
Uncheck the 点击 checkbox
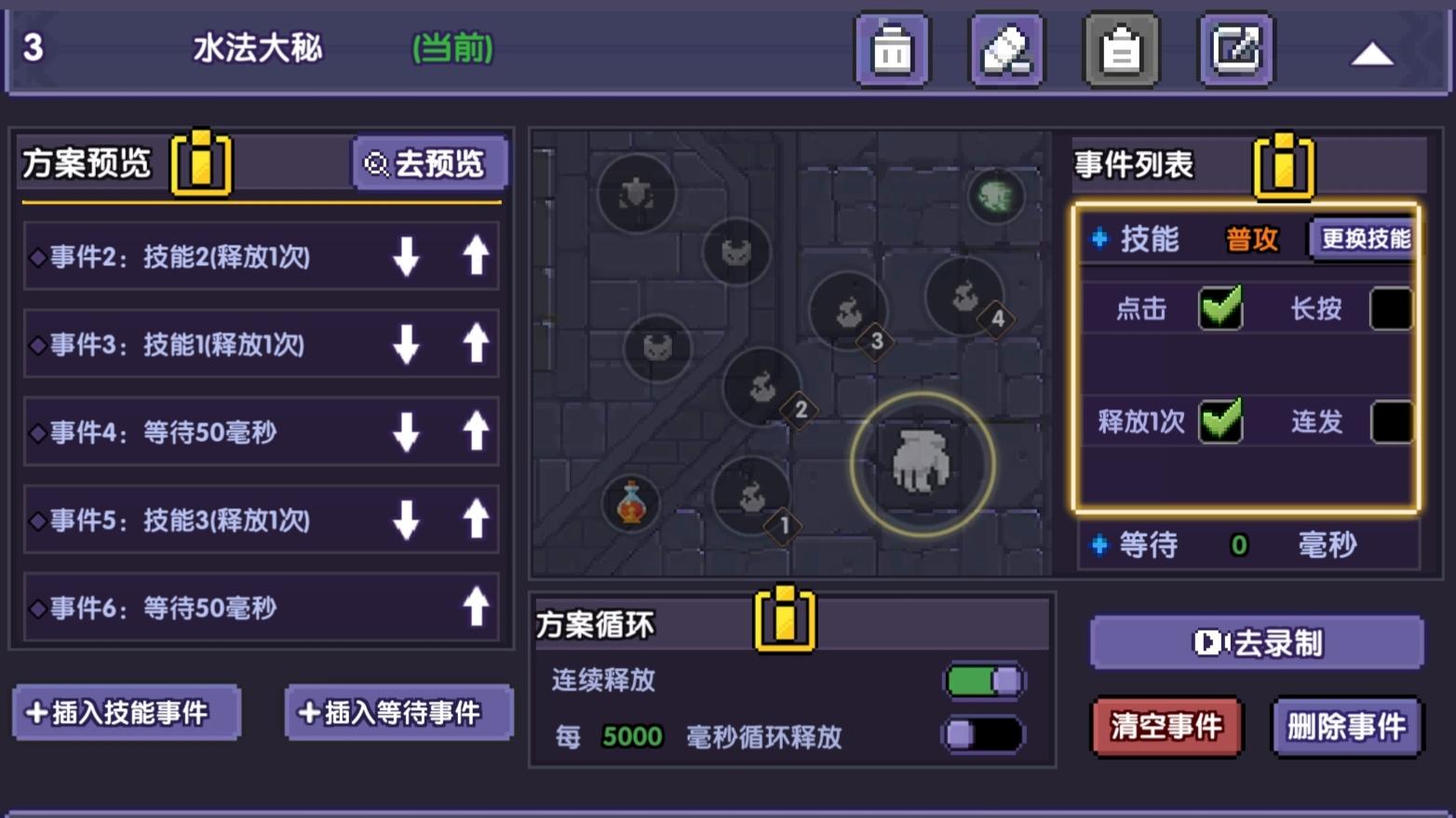coord(1220,308)
